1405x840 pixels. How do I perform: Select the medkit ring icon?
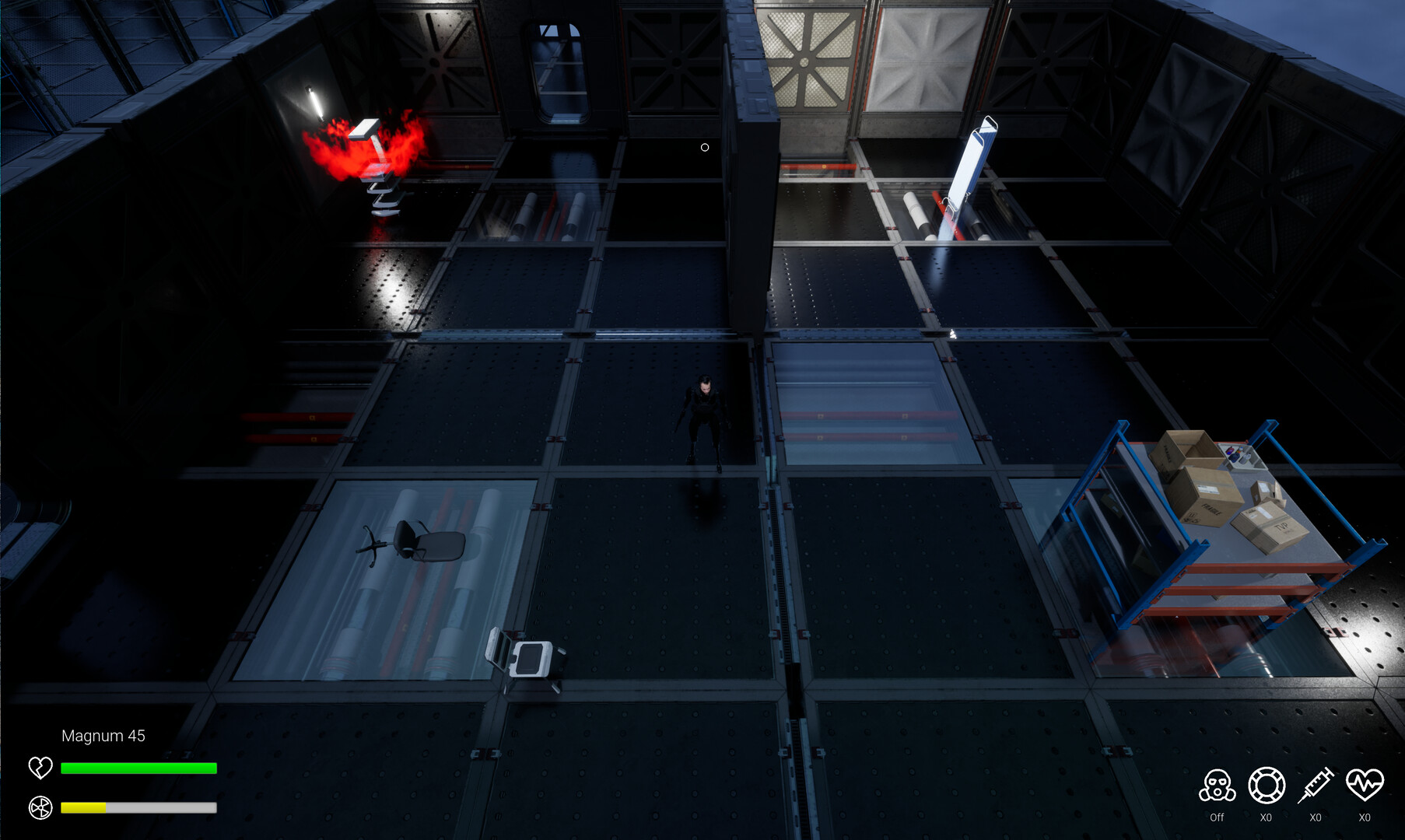[1267, 788]
